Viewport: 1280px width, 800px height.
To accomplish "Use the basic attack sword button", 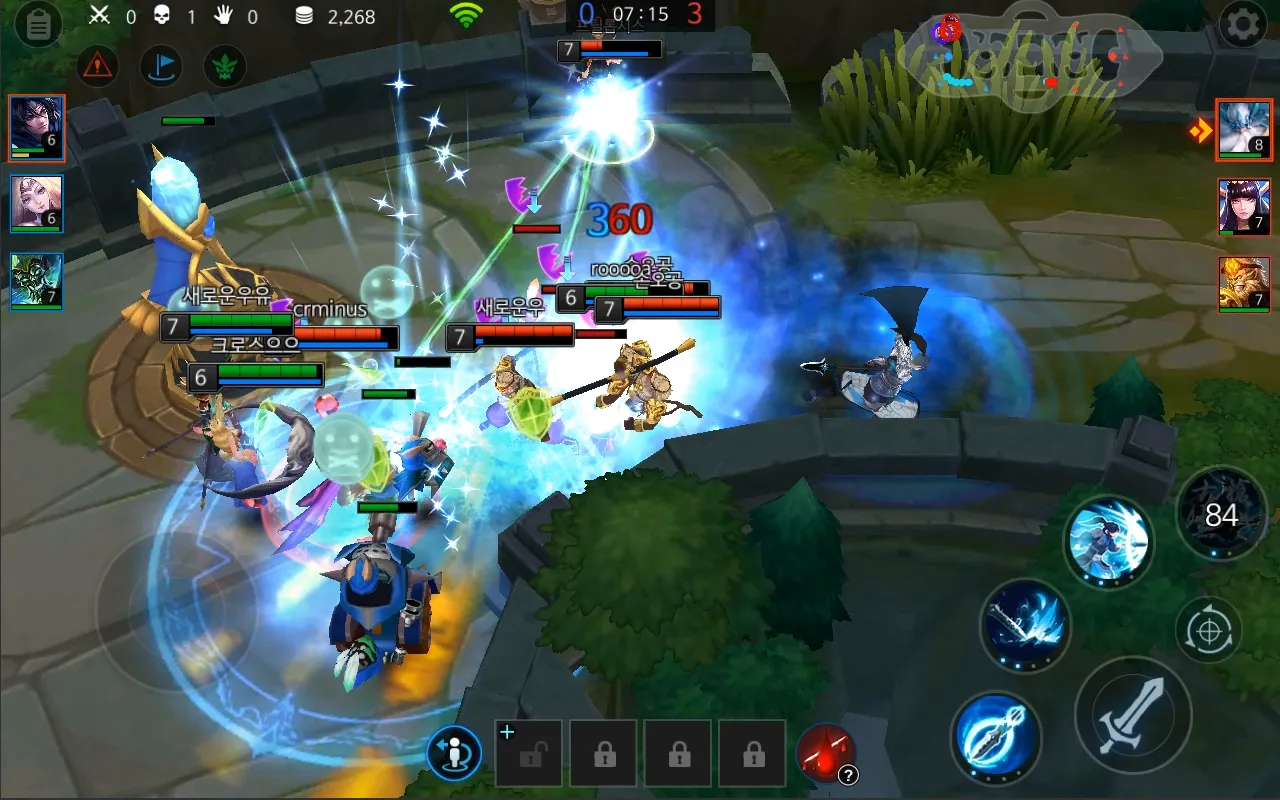I will click(x=1133, y=714).
